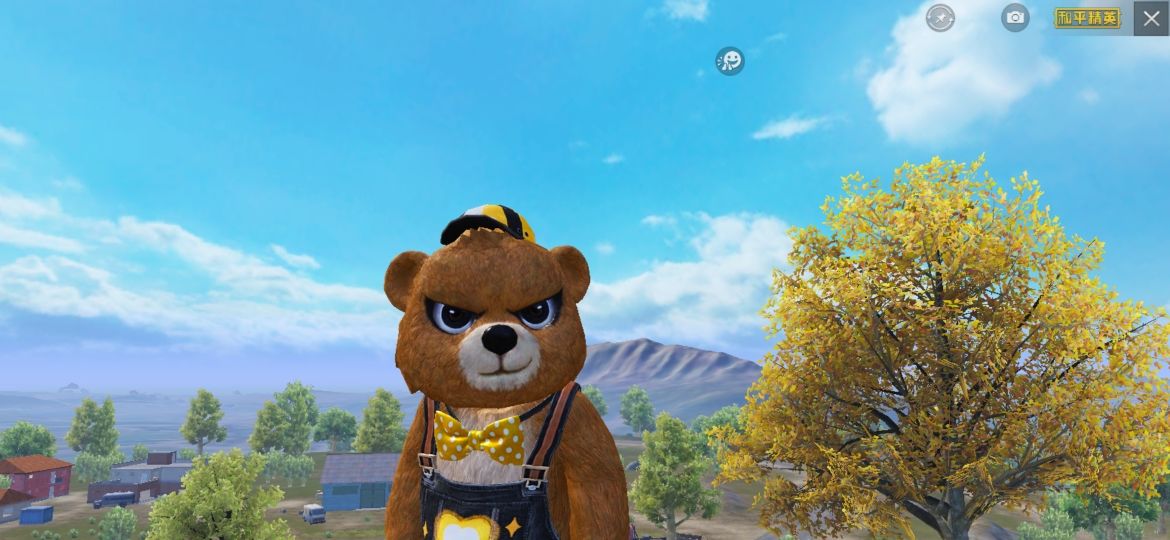The height and width of the screenshot is (540, 1170).
Task: Tap the pin rotation icon
Action: pyautogui.click(x=940, y=17)
